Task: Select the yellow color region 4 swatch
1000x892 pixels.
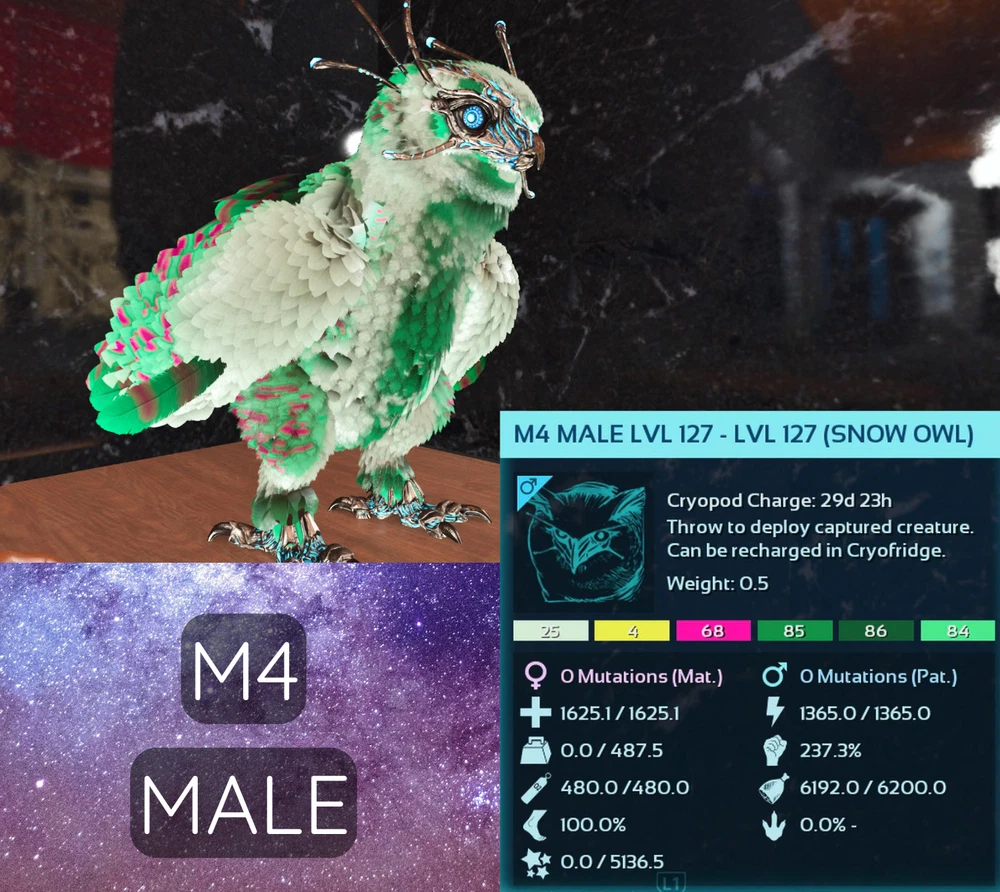Action: 631,631
